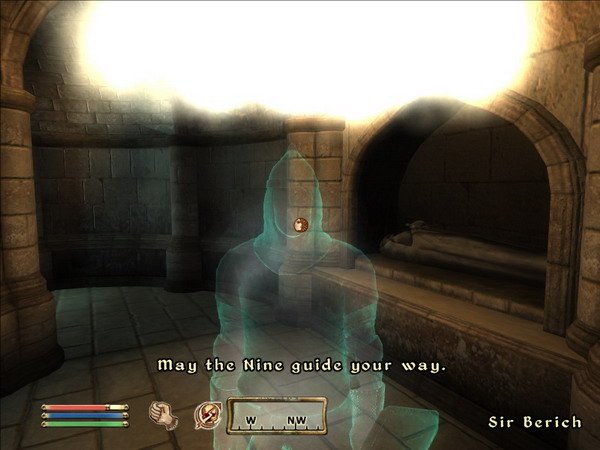Screen dimensions: 600x450
Task: Click the fist weapon icon
Action: click(162, 412)
